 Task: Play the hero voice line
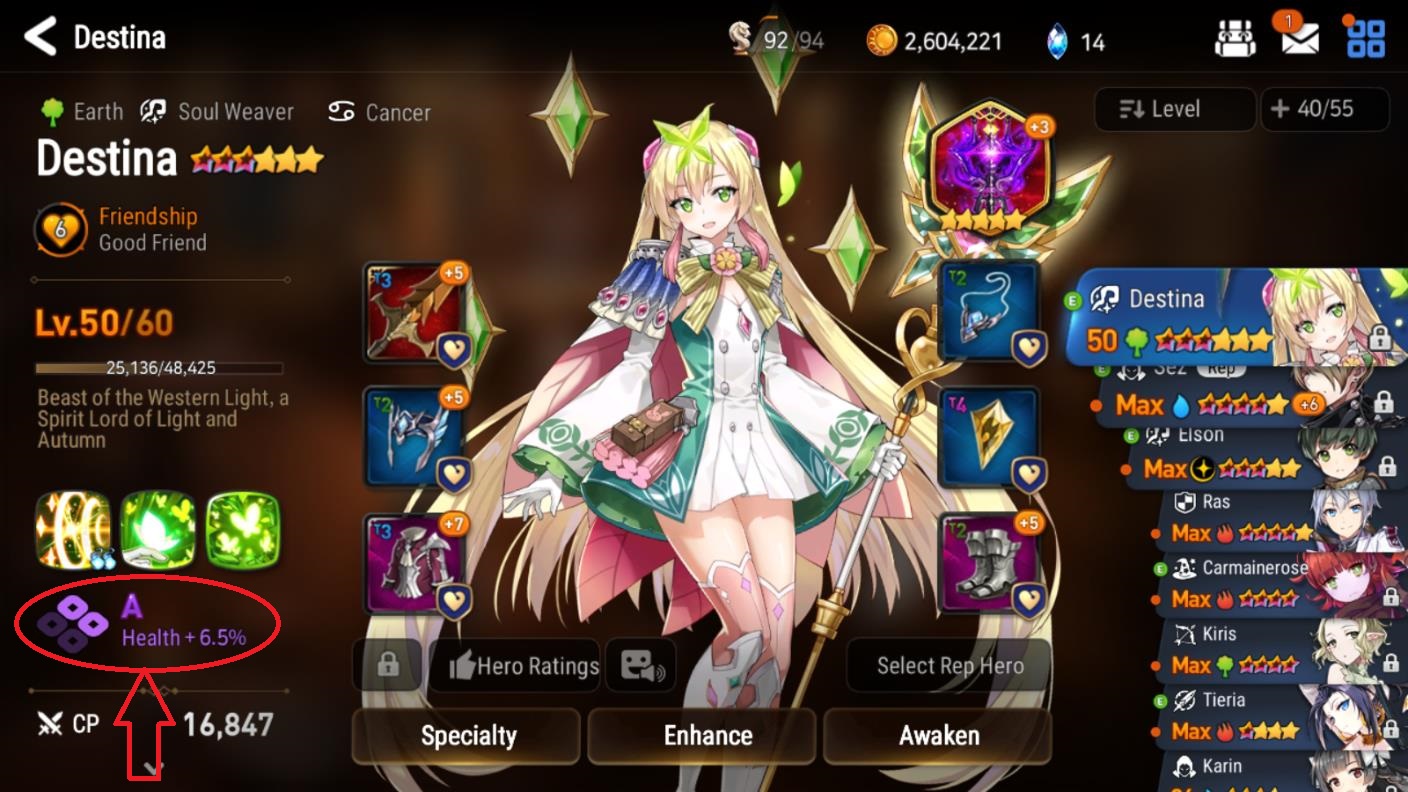point(641,666)
